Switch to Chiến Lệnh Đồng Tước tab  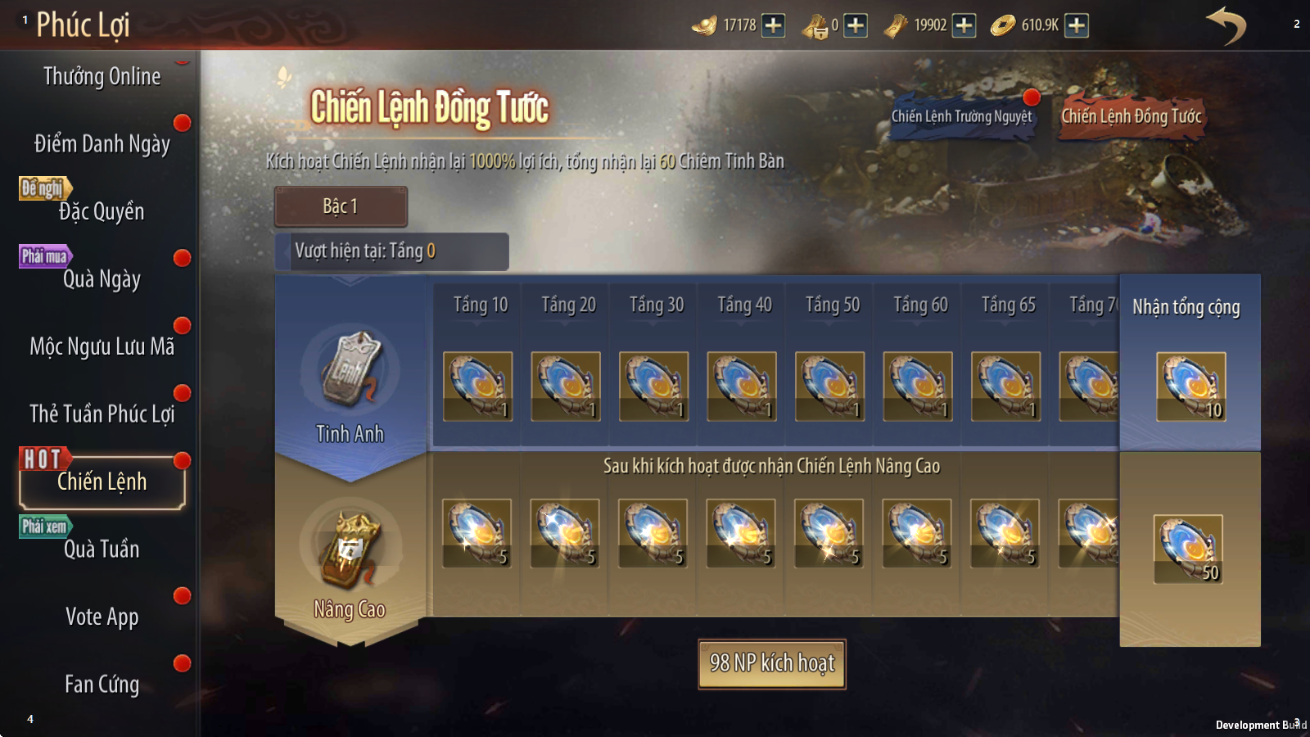coord(1131,117)
